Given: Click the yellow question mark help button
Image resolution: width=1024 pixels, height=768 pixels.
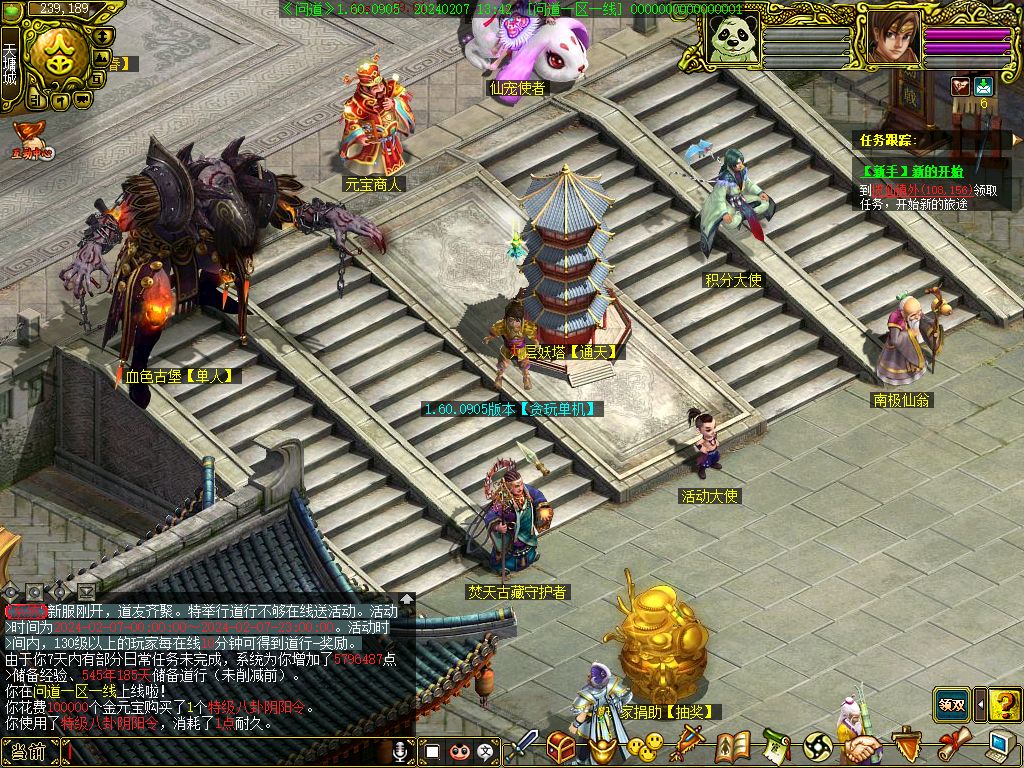Looking at the screenshot, I should click(1004, 704).
